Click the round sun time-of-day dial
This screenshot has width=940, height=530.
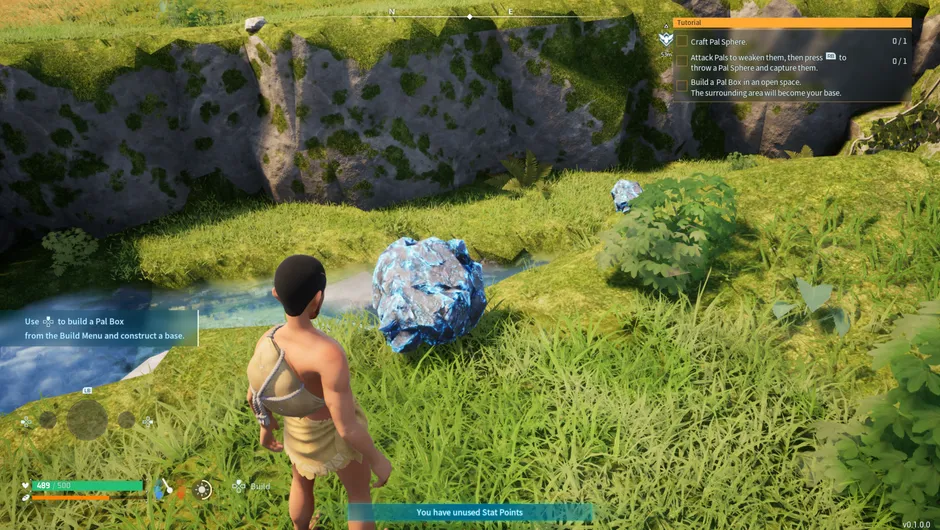click(204, 489)
